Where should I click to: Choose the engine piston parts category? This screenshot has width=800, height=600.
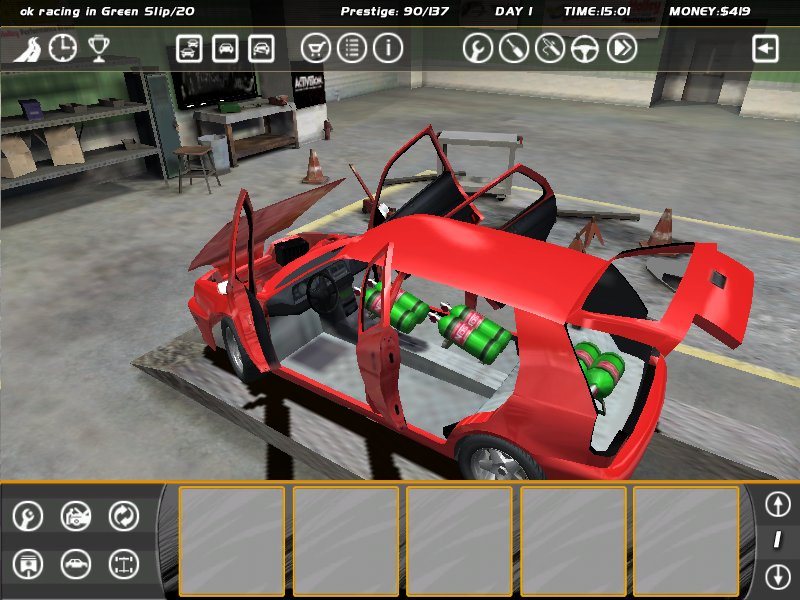[28, 564]
